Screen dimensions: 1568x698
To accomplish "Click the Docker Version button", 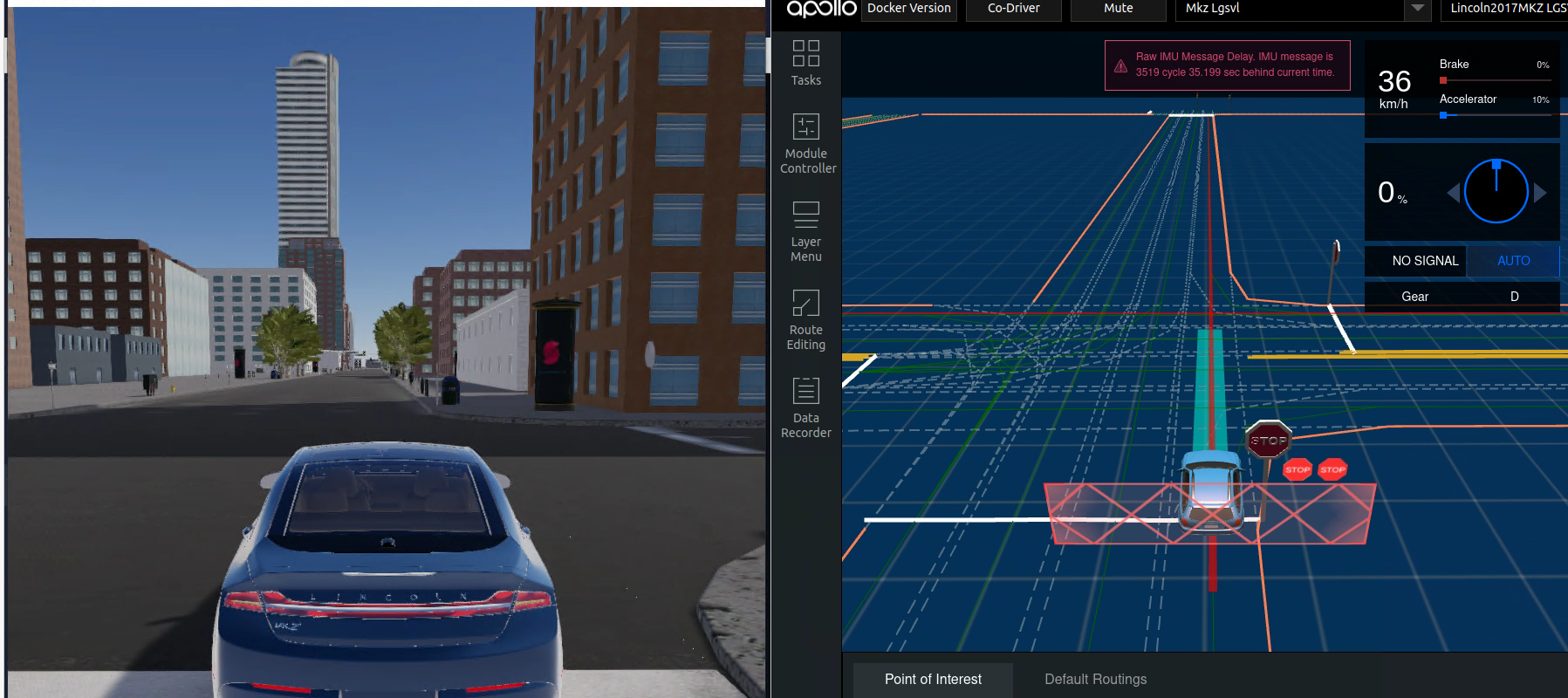I will click(x=908, y=8).
